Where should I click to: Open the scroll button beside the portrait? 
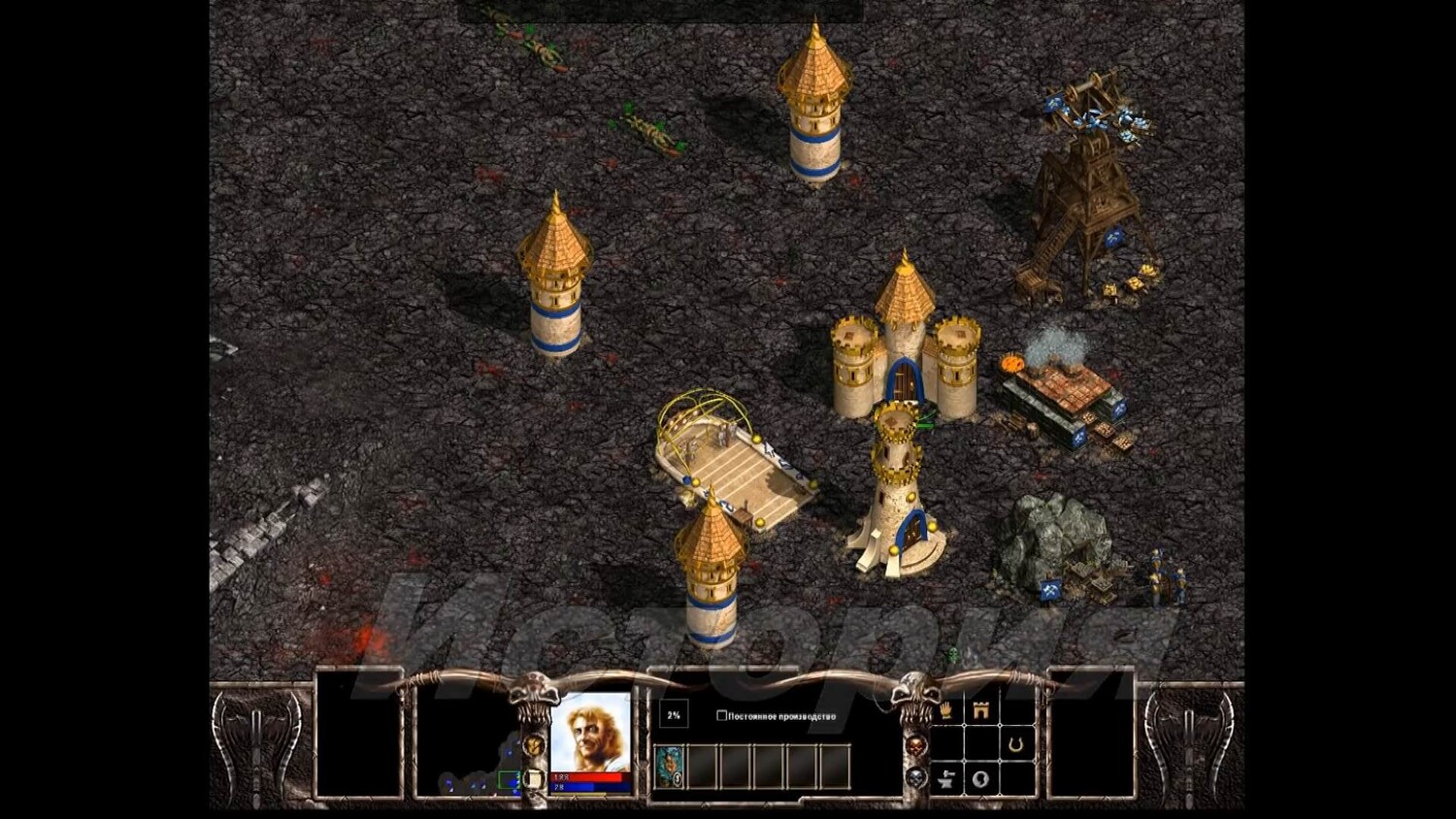[x=533, y=778]
